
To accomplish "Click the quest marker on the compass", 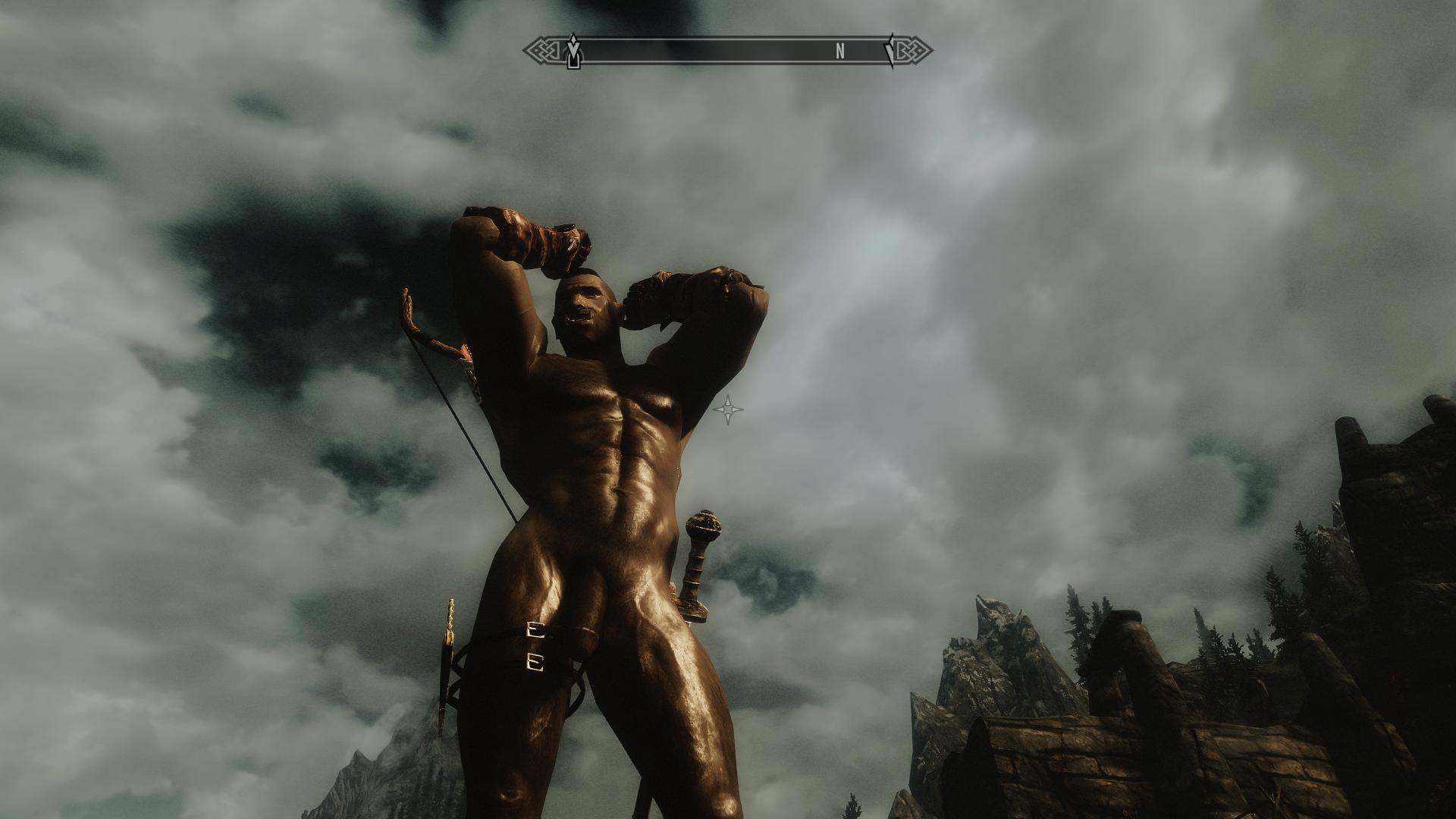I will point(574,52).
